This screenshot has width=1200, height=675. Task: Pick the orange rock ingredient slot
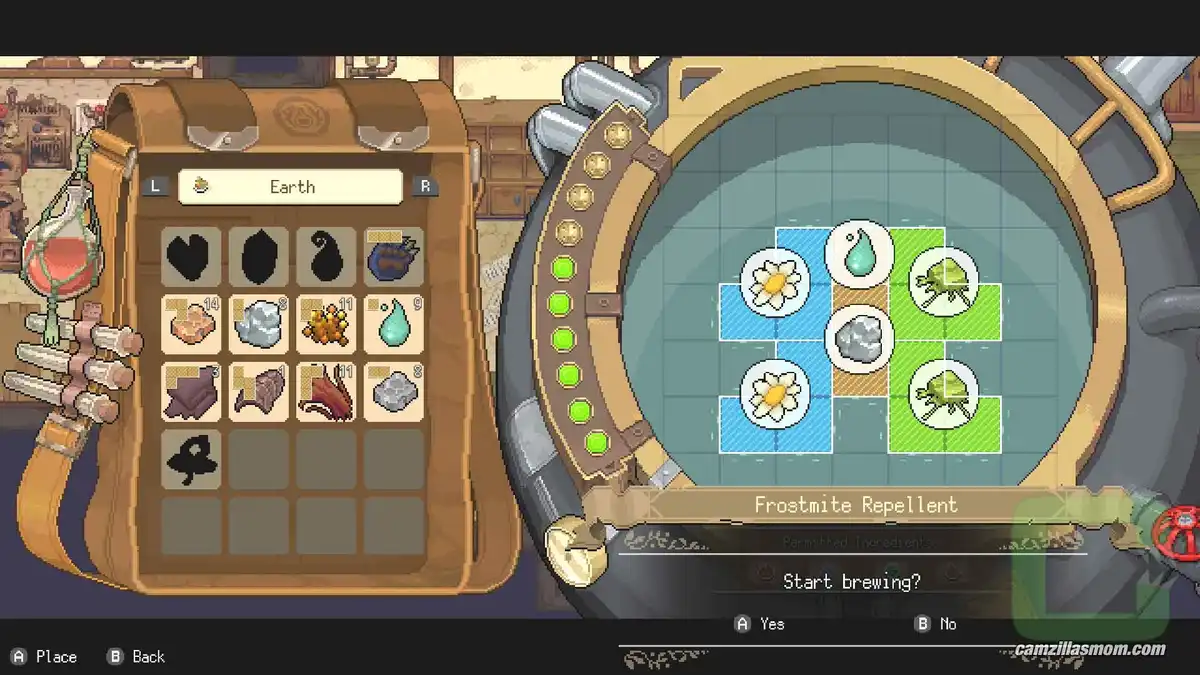pos(191,324)
